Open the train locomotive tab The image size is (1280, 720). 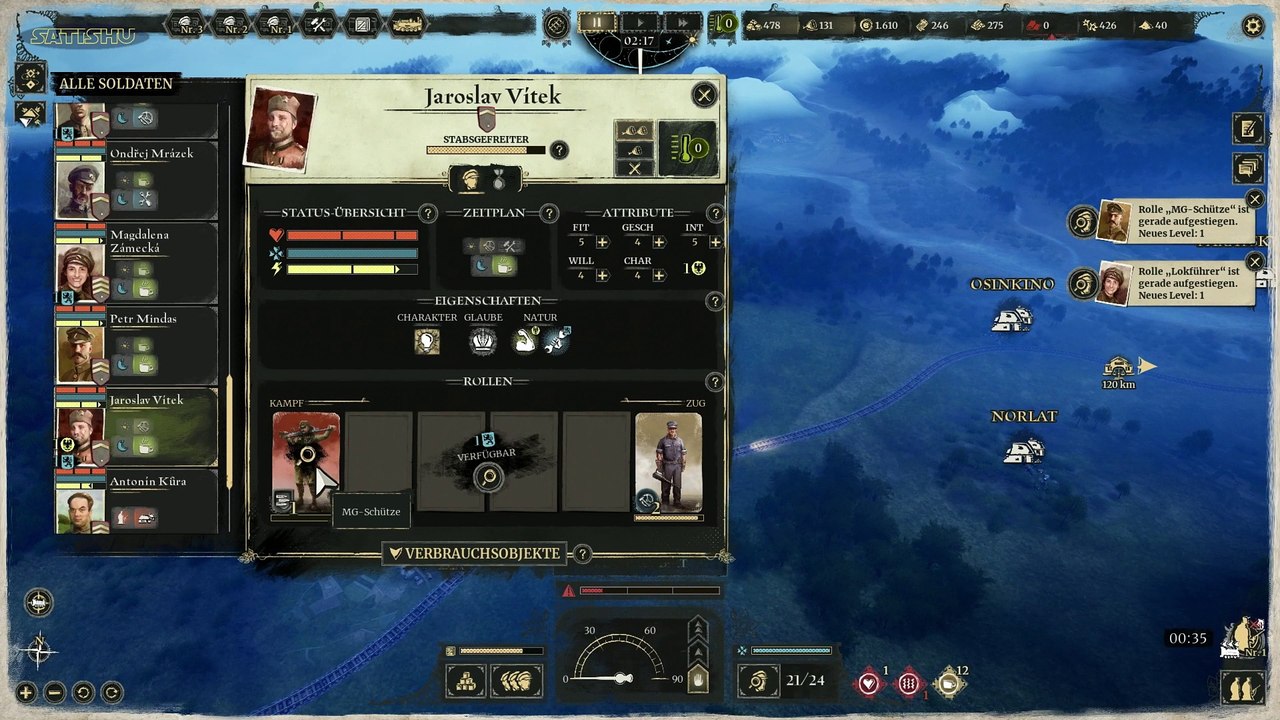pyautogui.click(x=407, y=24)
